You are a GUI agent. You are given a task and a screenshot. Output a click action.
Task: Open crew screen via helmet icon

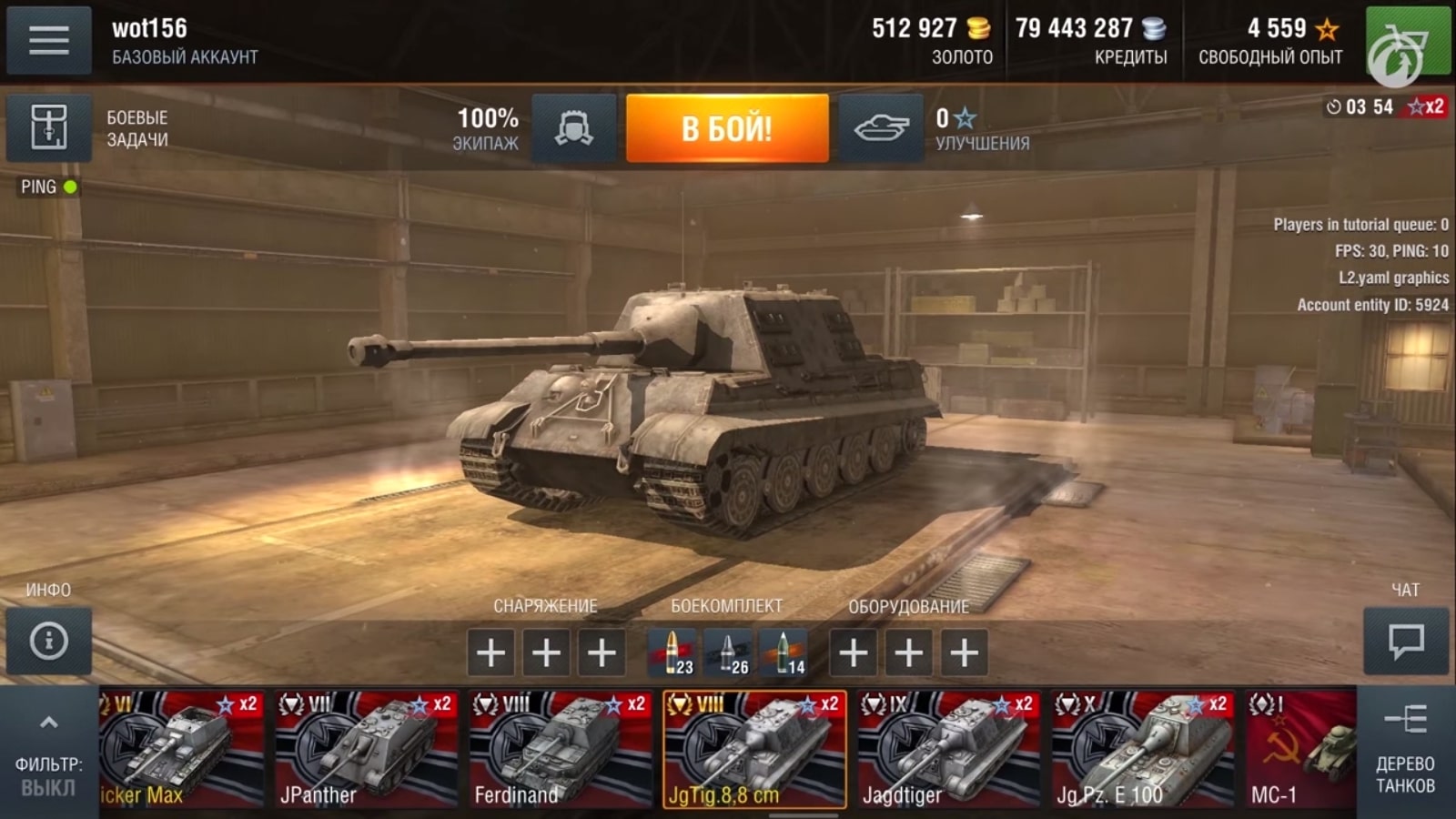point(574,127)
